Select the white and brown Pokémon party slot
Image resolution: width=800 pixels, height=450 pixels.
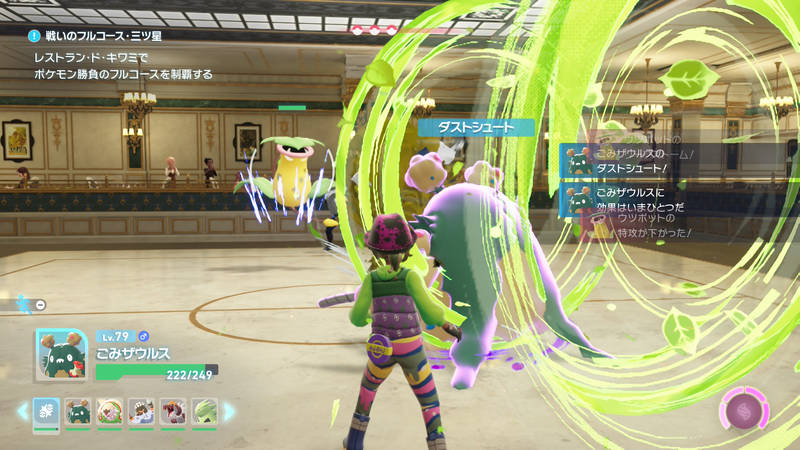click(x=140, y=410)
